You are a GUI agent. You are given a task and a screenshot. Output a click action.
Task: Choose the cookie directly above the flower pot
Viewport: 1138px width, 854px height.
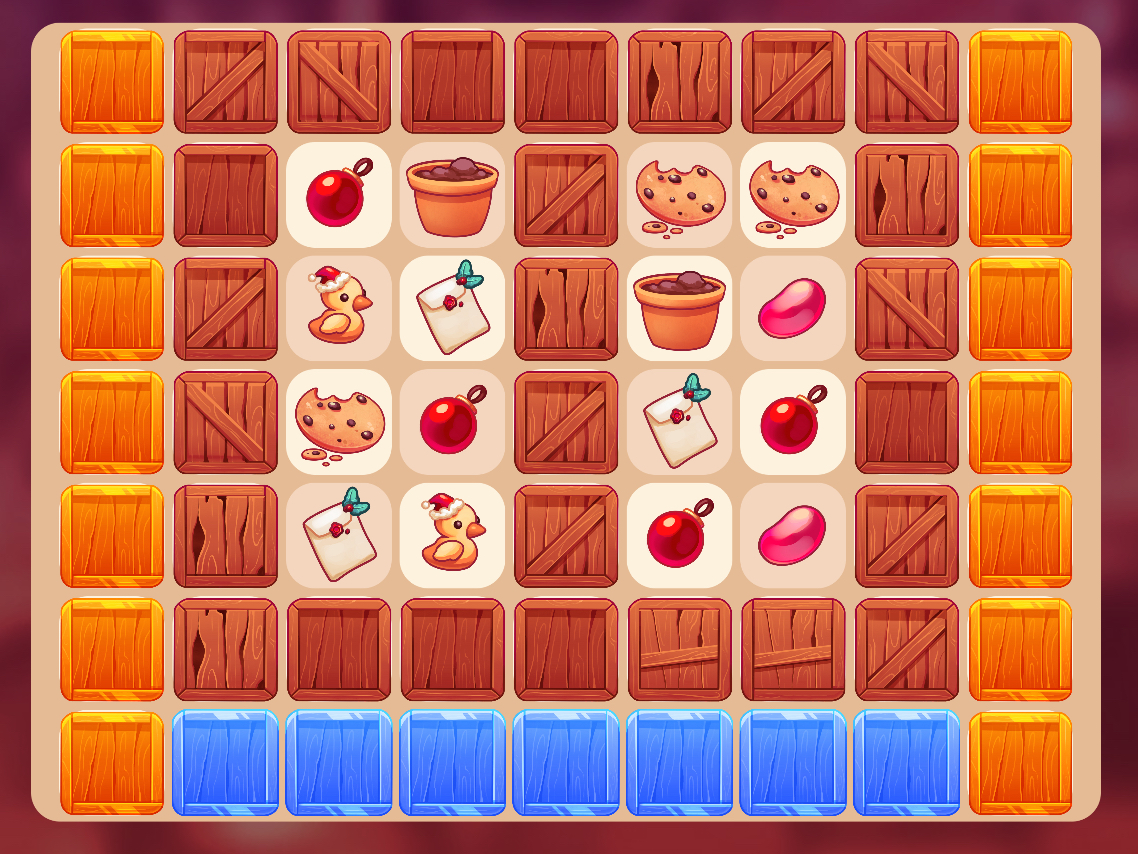point(679,195)
